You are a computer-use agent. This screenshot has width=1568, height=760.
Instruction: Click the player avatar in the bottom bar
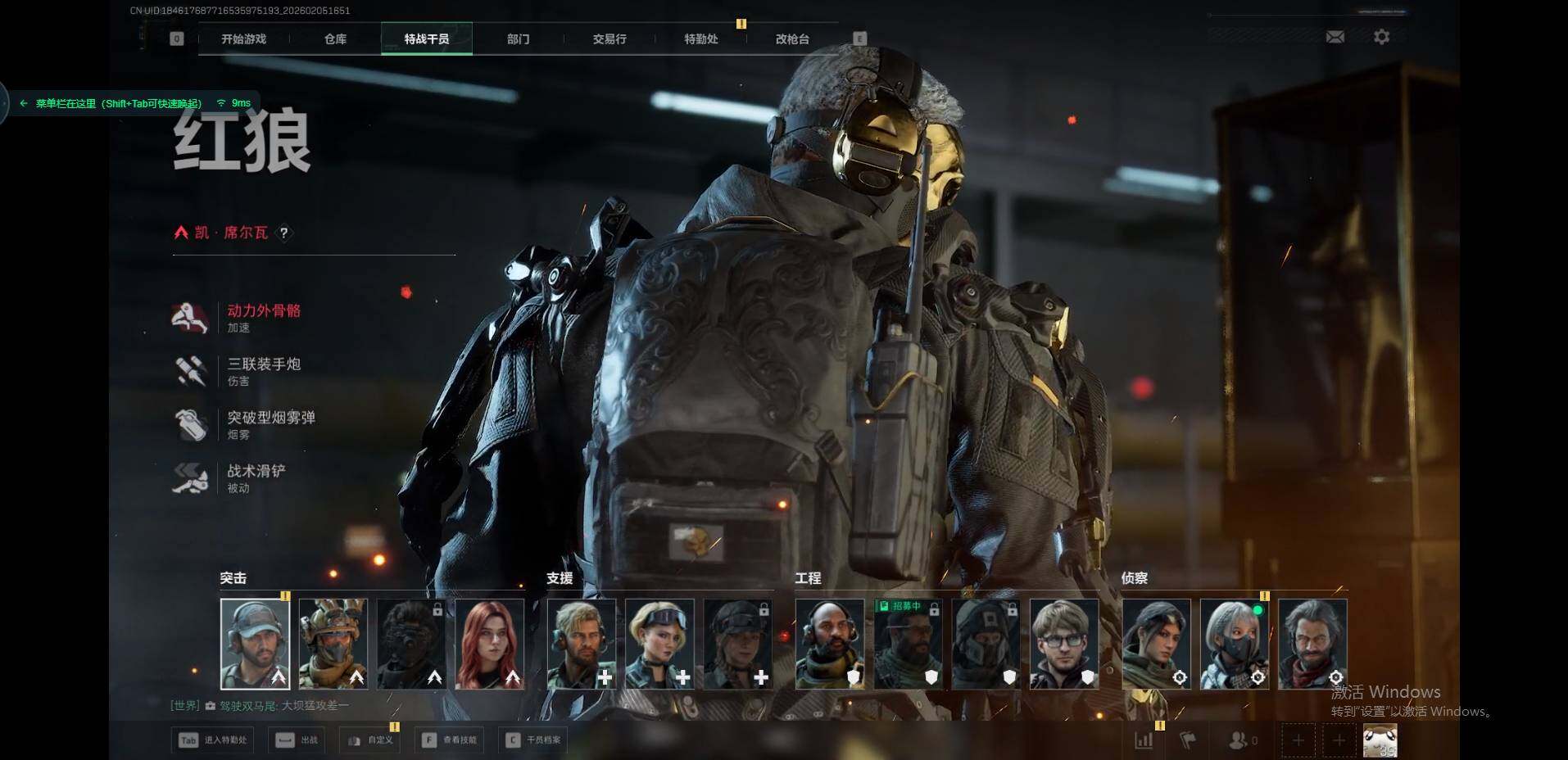1380,740
